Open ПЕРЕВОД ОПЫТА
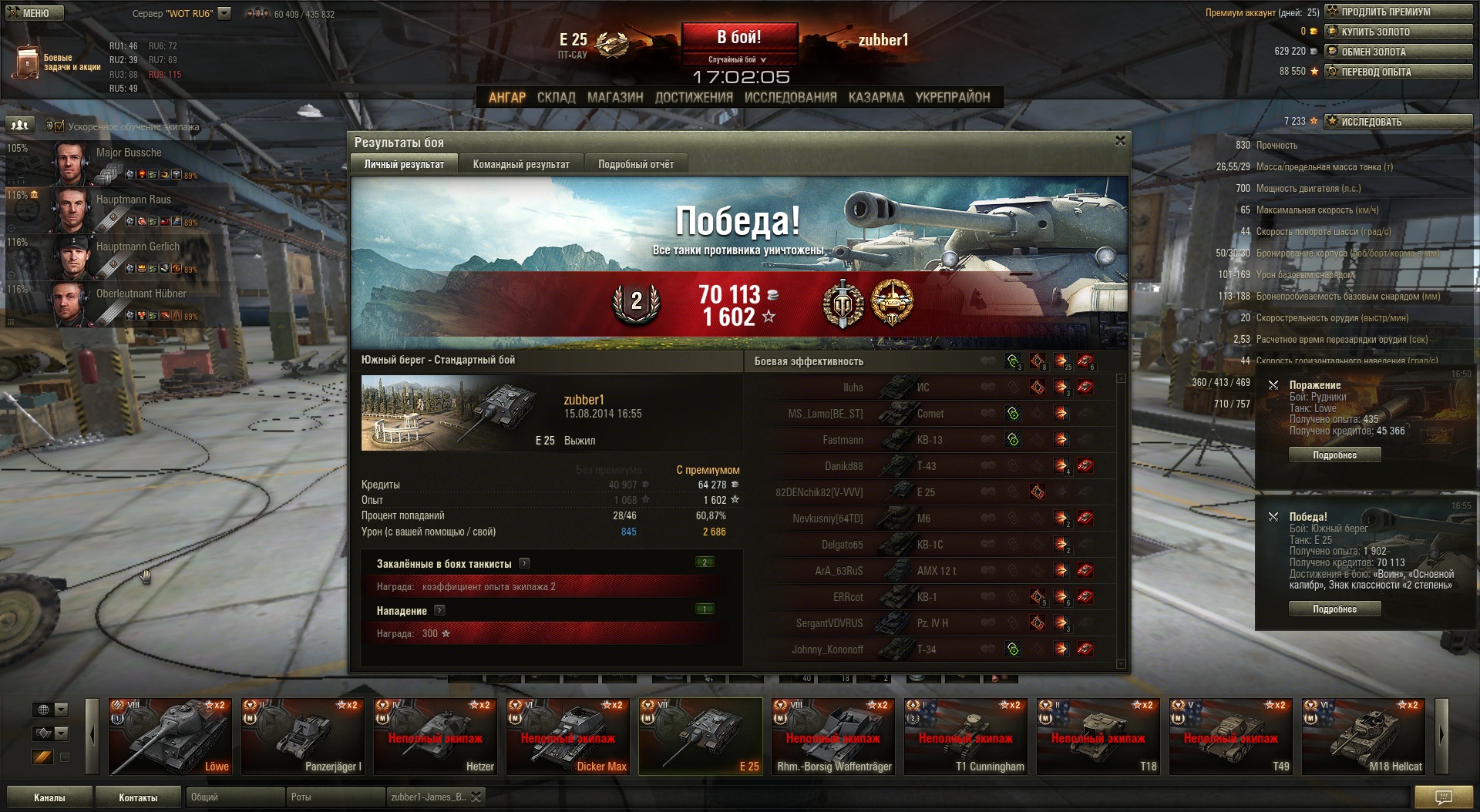The image size is (1480, 812). click(1398, 72)
